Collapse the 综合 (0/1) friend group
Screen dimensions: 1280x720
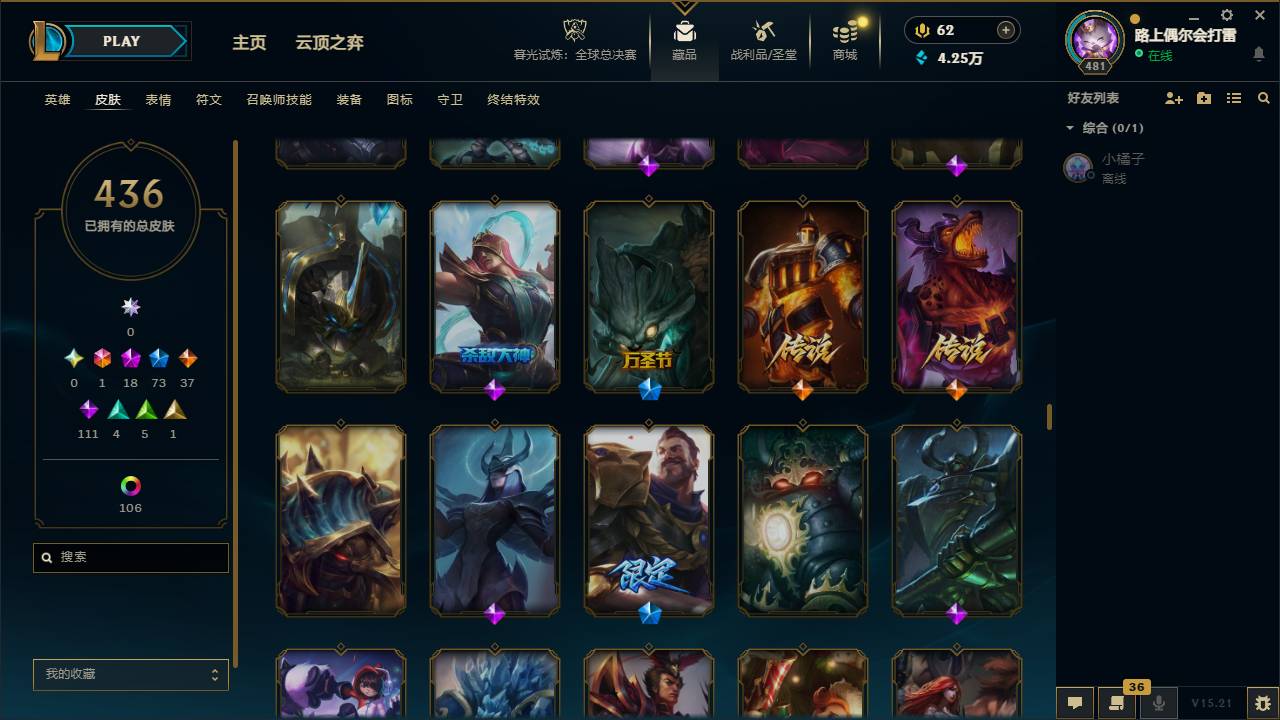[x=1070, y=128]
